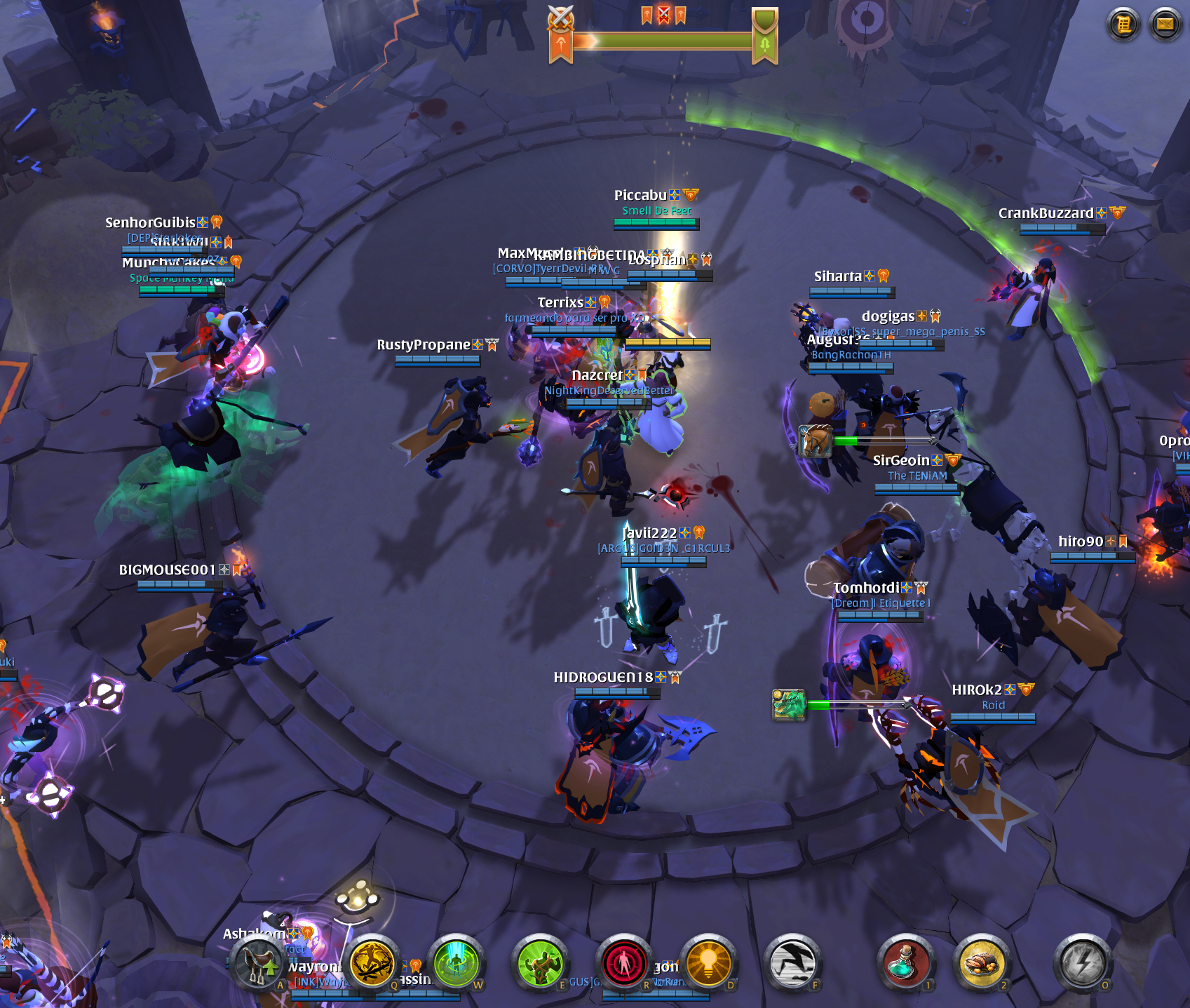The height and width of the screenshot is (1008, 1190).
Task: Drink the teal potion in slot 1
Action: (x=905, y=962)
